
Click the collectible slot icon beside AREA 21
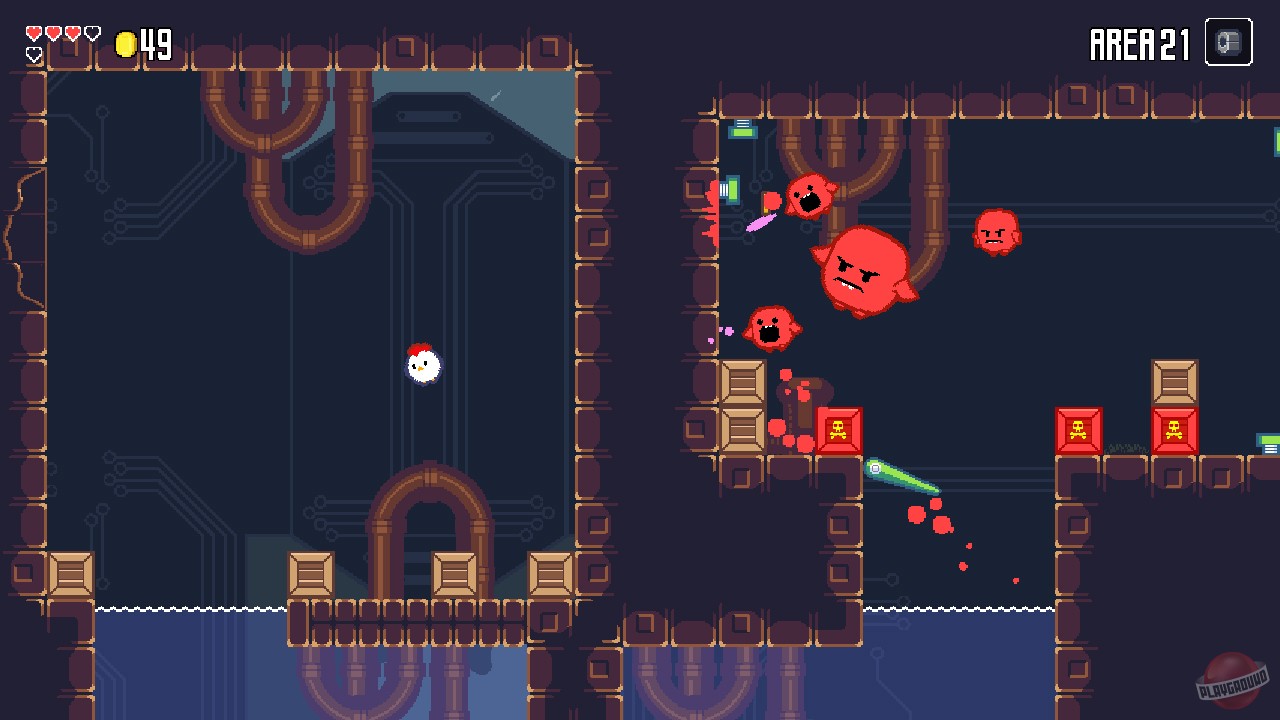coord(1228,42)
